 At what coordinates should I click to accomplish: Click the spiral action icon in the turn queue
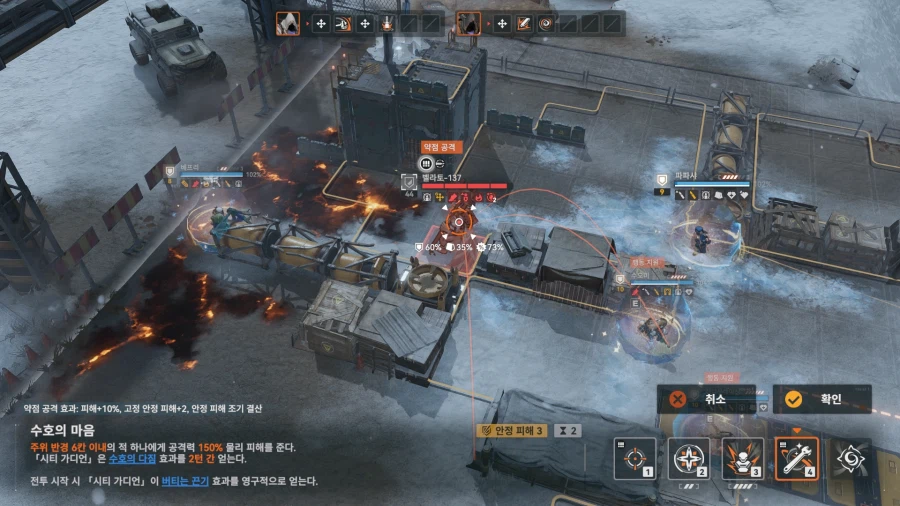pyautogui.click(x=546, y=23)
